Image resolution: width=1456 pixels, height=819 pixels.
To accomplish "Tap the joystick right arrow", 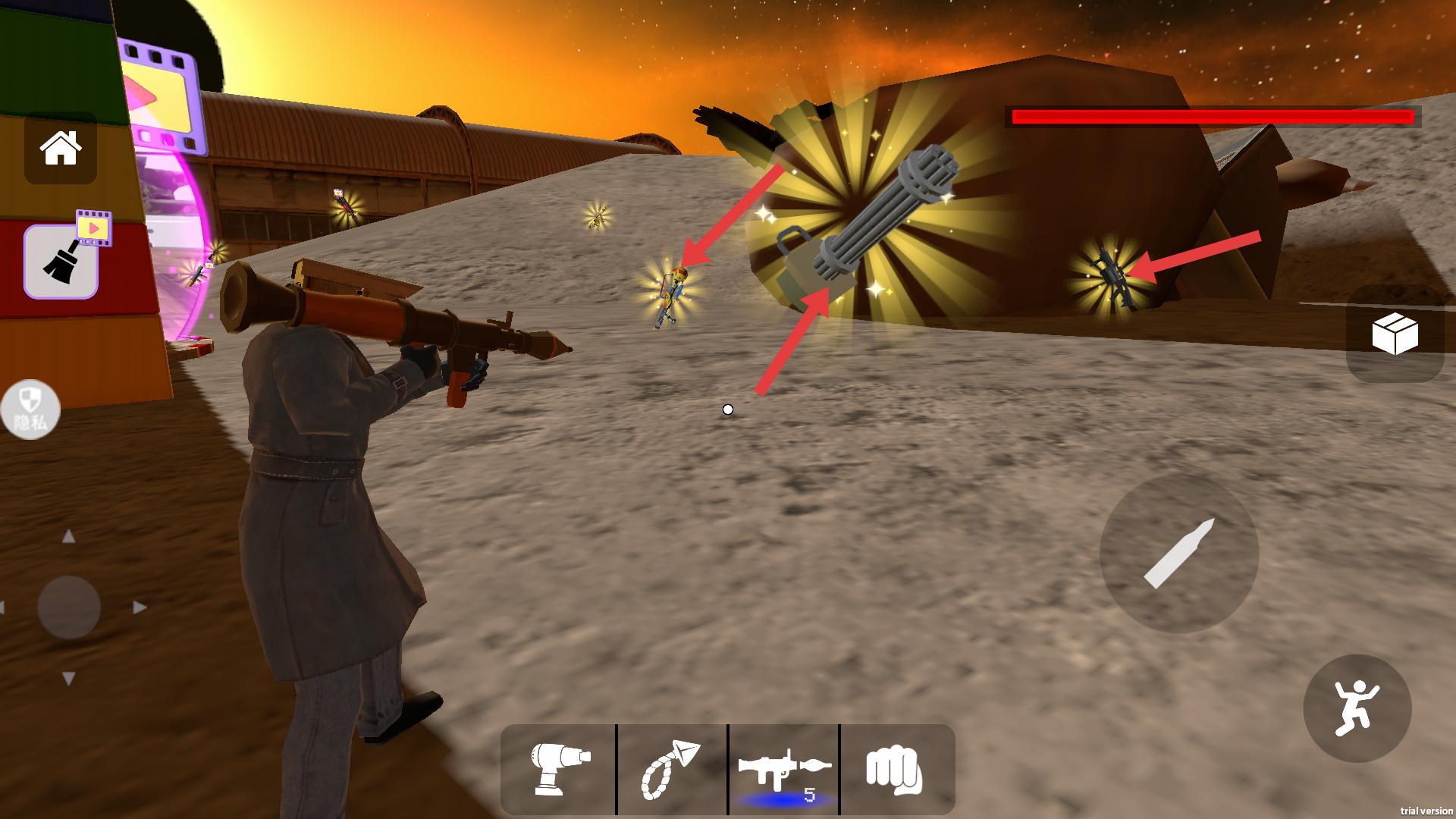I will [x=139, y=607].
